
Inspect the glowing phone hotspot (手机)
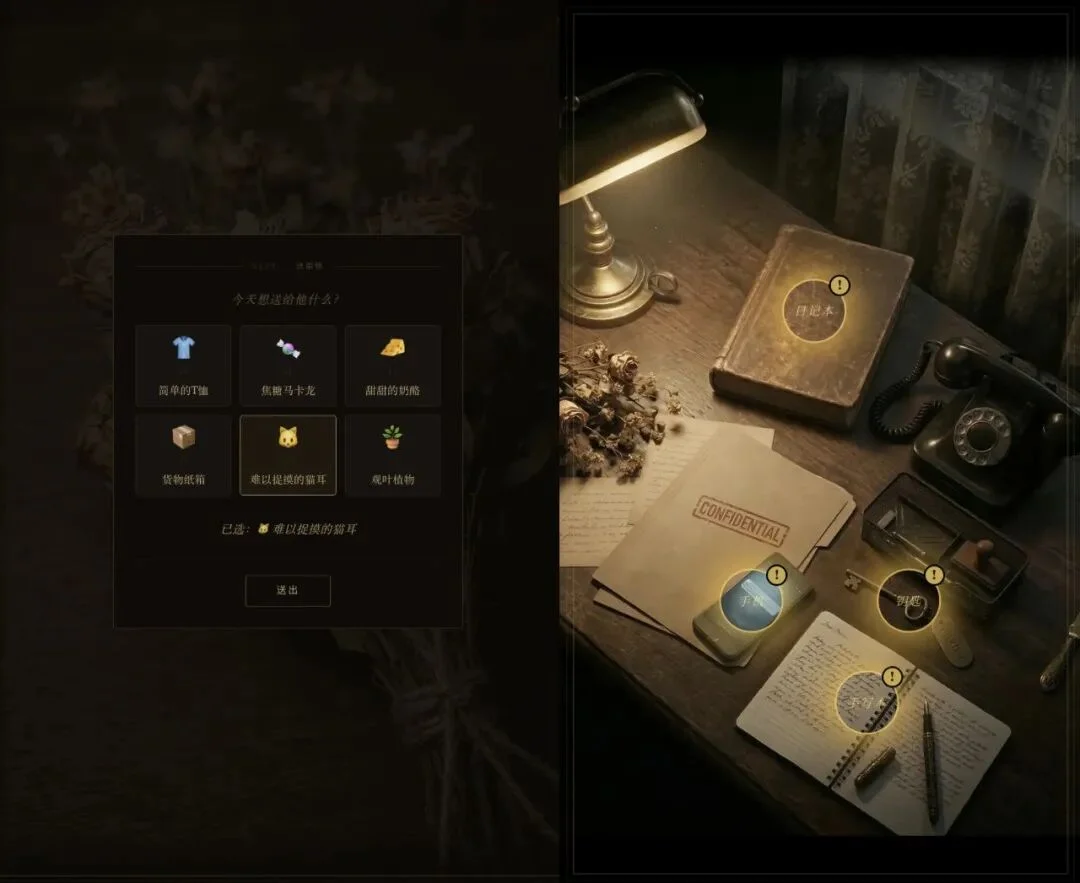[752, 601]
